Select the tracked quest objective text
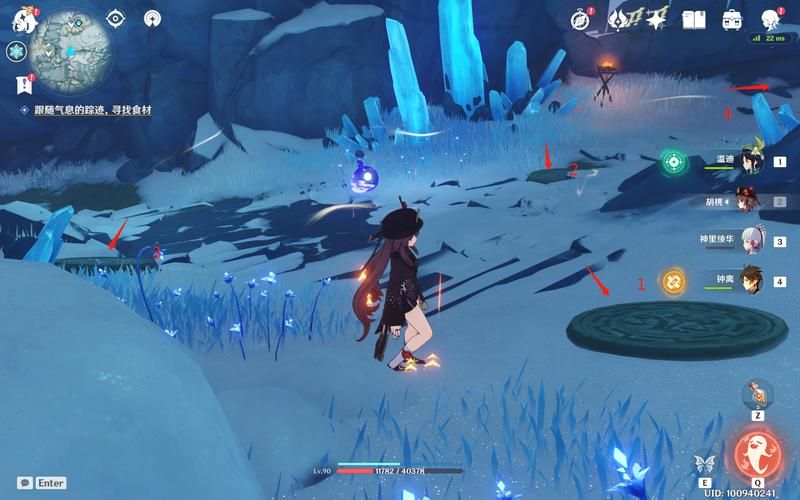Image resolution: width=800 pixels, height=500 pixels. 92,110
